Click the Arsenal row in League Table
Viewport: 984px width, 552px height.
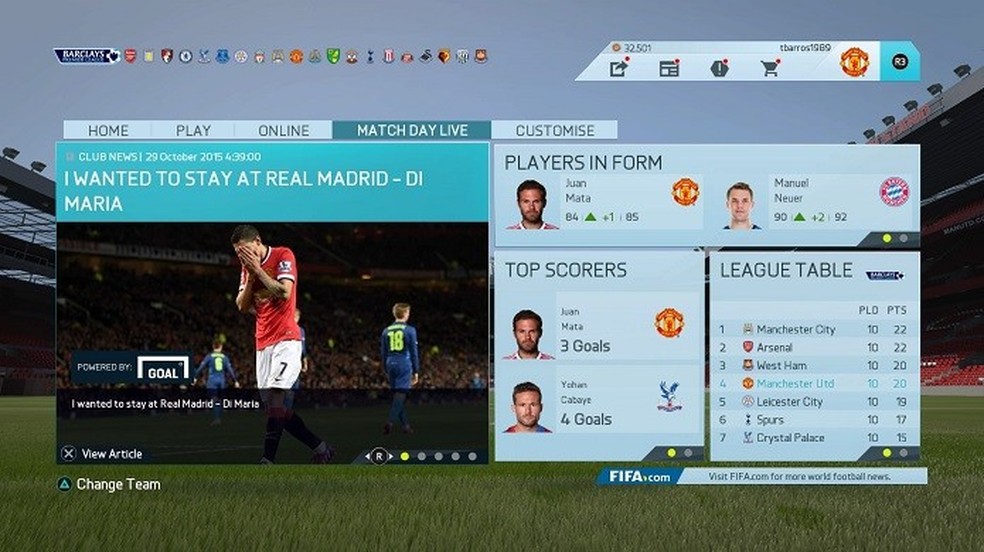pos(811,347)
